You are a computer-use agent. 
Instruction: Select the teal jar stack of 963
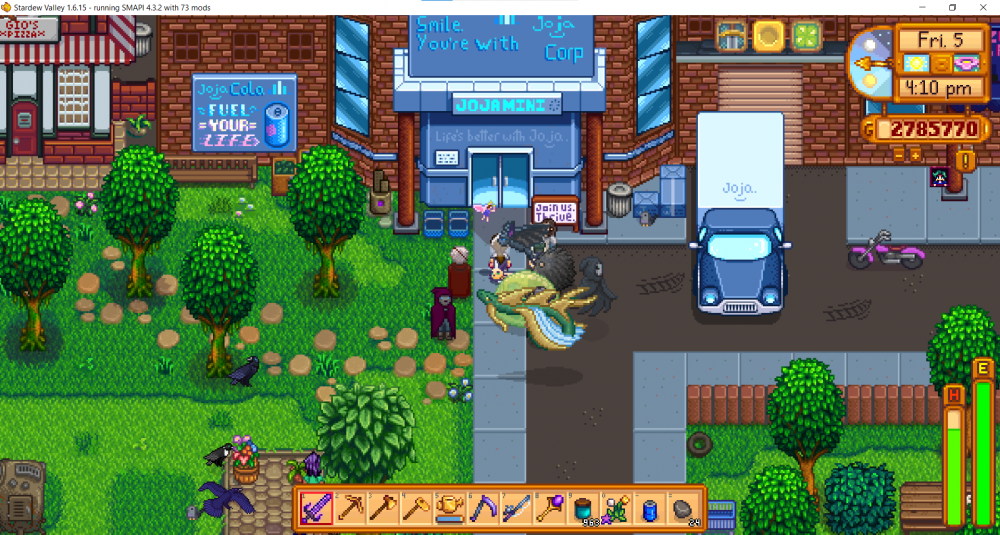tap(584, 508)
